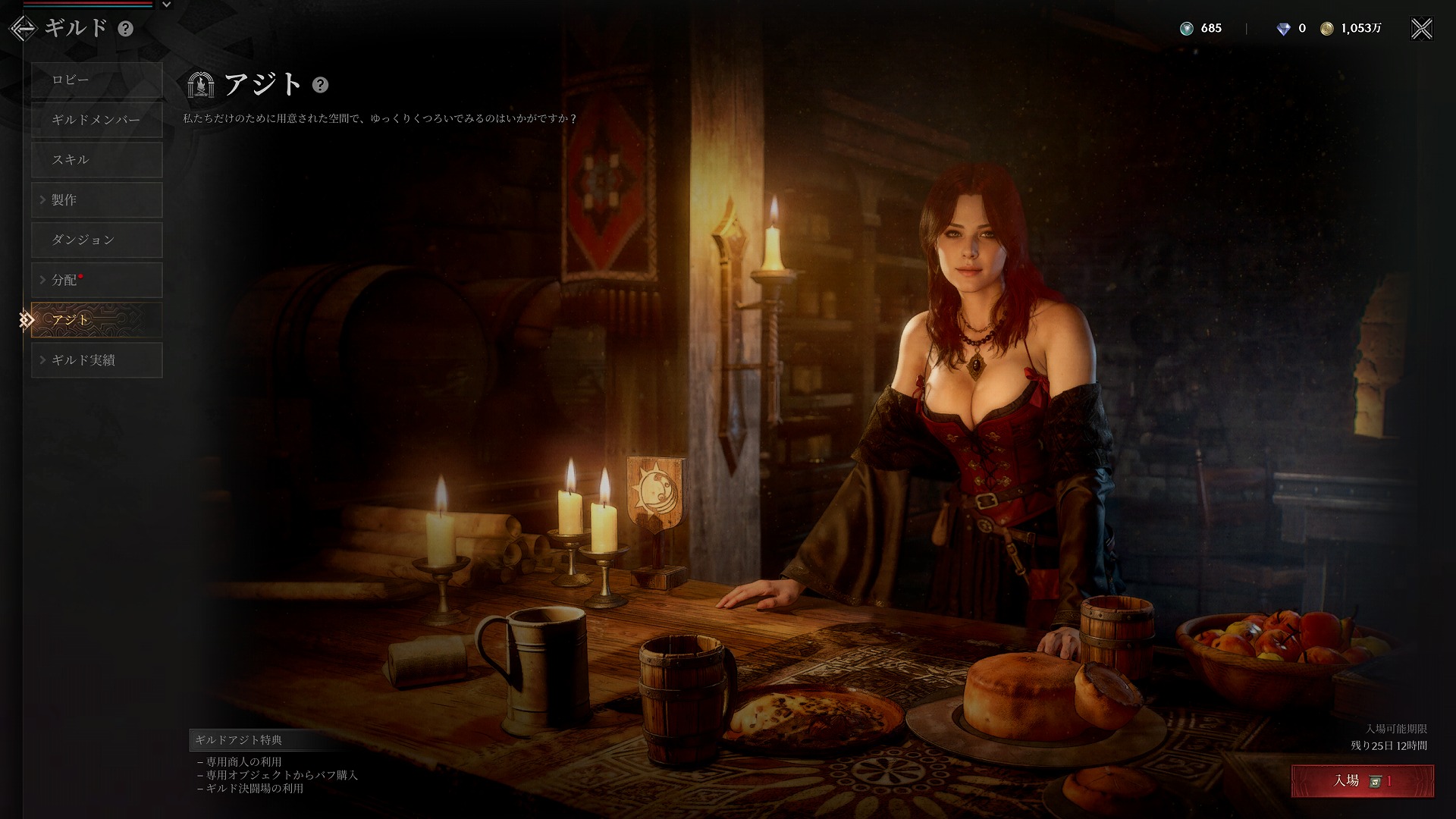This screenshot has height=819, width=1456.
Task: Open the help icon beside ギルド title
Action: pyautogui.click(x=126, y=29)
